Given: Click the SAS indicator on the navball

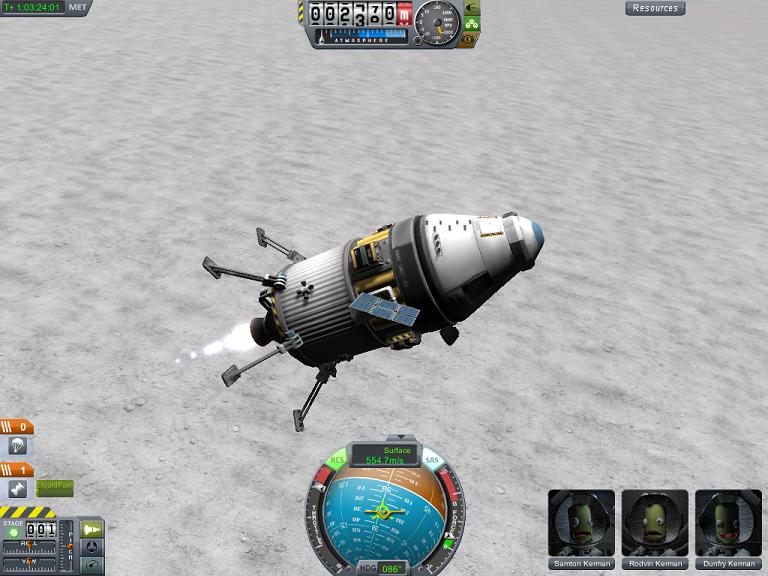Looking at the screenshot, I should (x=432, y=461).
